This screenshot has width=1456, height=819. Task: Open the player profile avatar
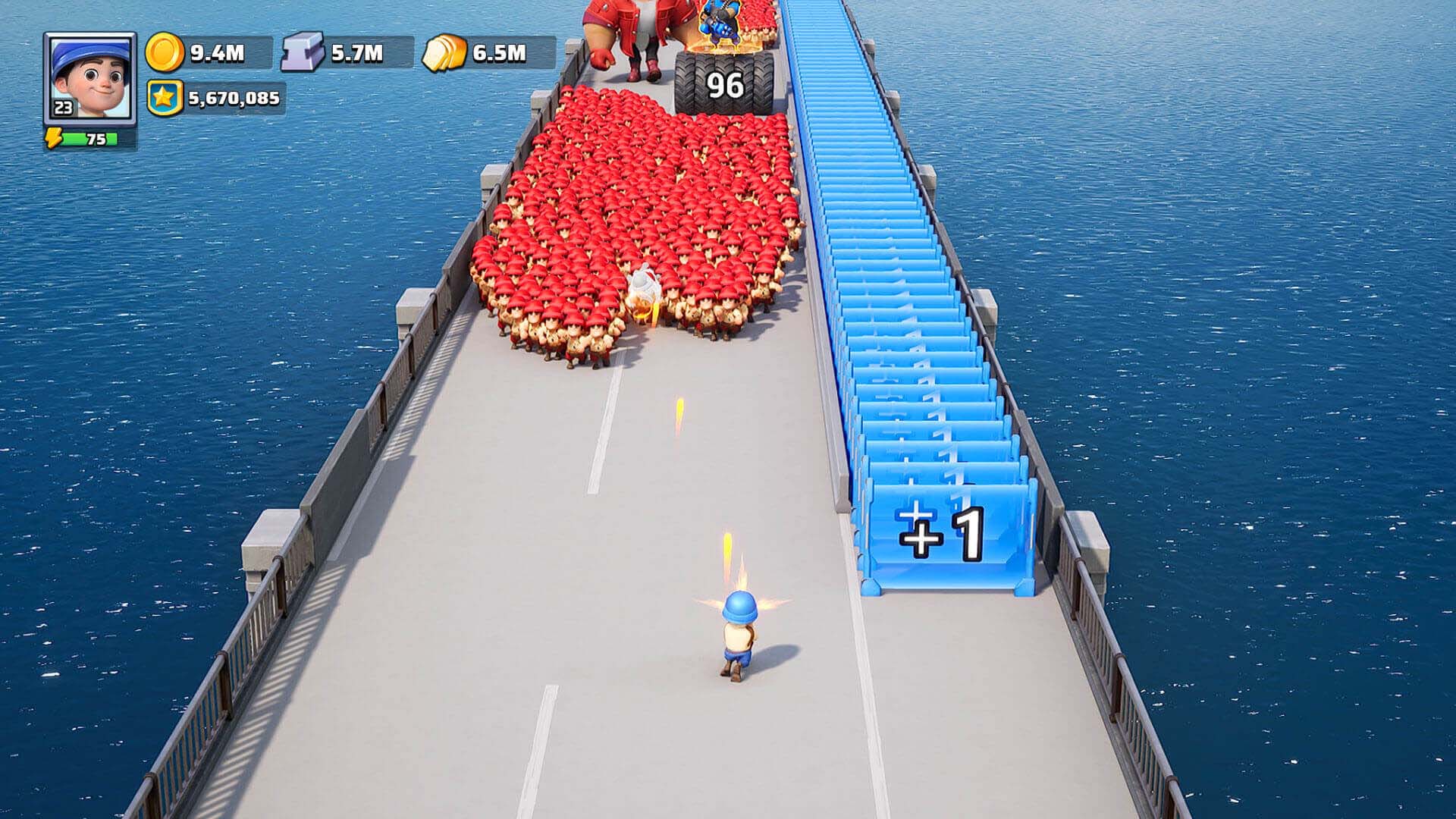[89, 77]
